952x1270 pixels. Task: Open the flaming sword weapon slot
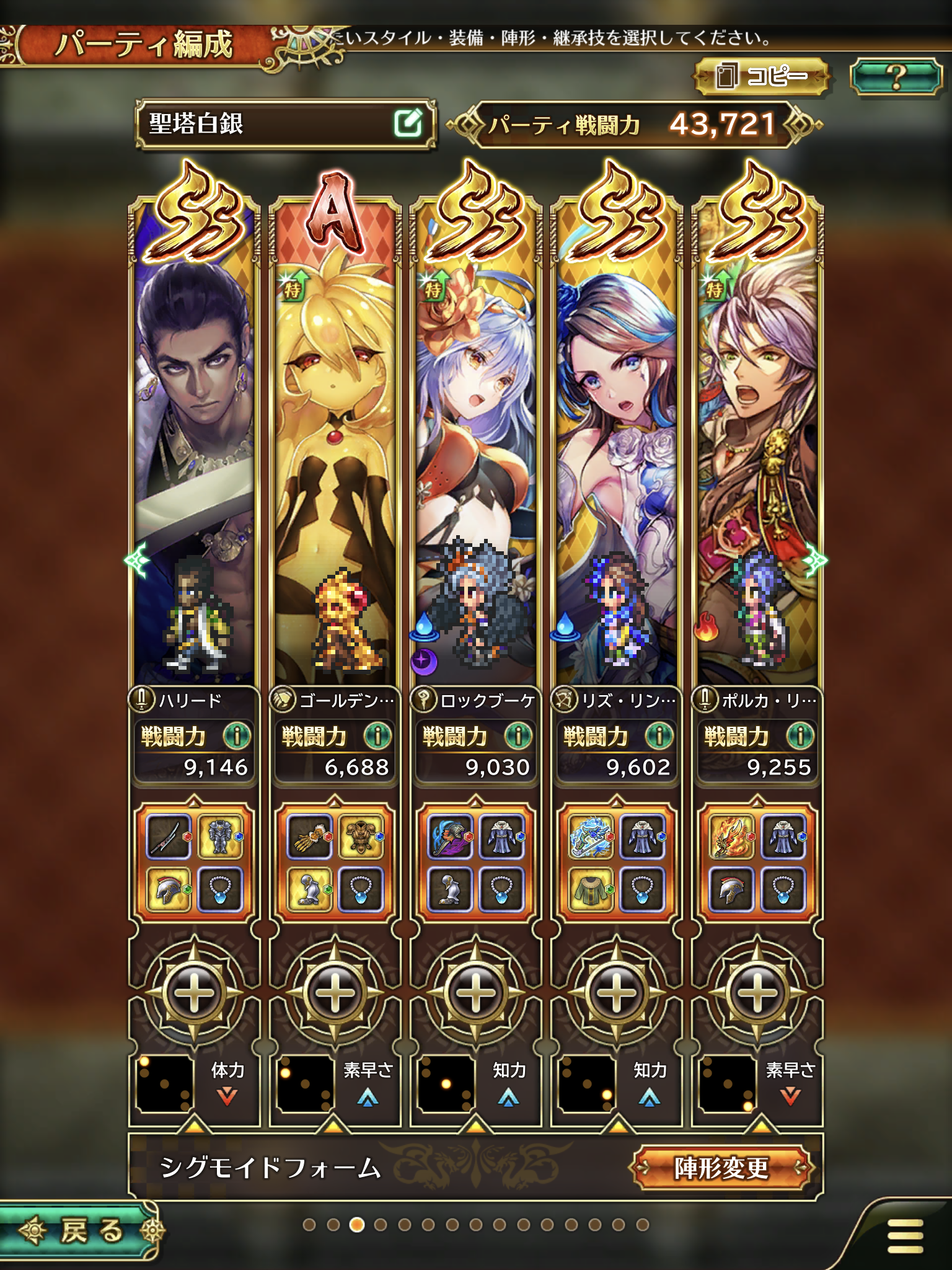pos(732,837)
